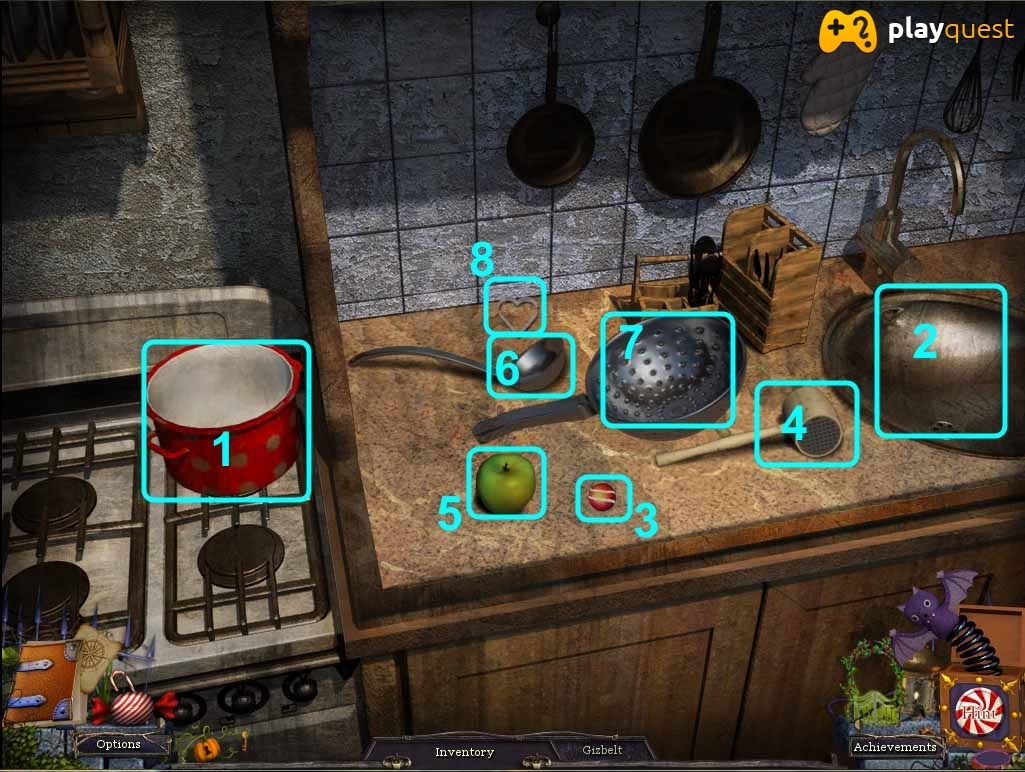Image resolution: width=1025 pixels, height=772 pixels.
Task: Switch to the Gizbelt tab
Action: pyautogui.click(x=602, y=751)
